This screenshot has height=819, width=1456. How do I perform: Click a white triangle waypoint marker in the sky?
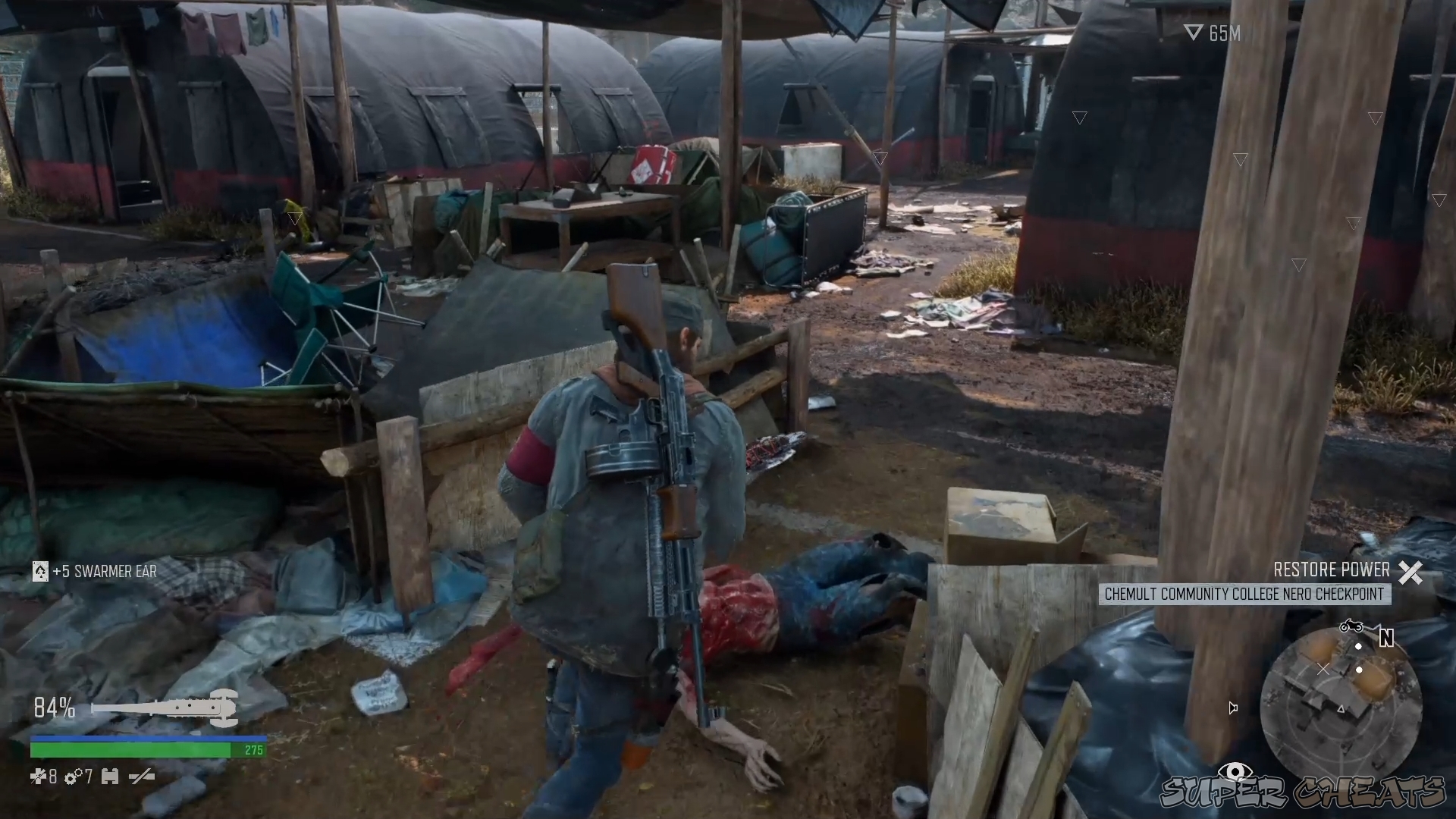coord(1079,118)
